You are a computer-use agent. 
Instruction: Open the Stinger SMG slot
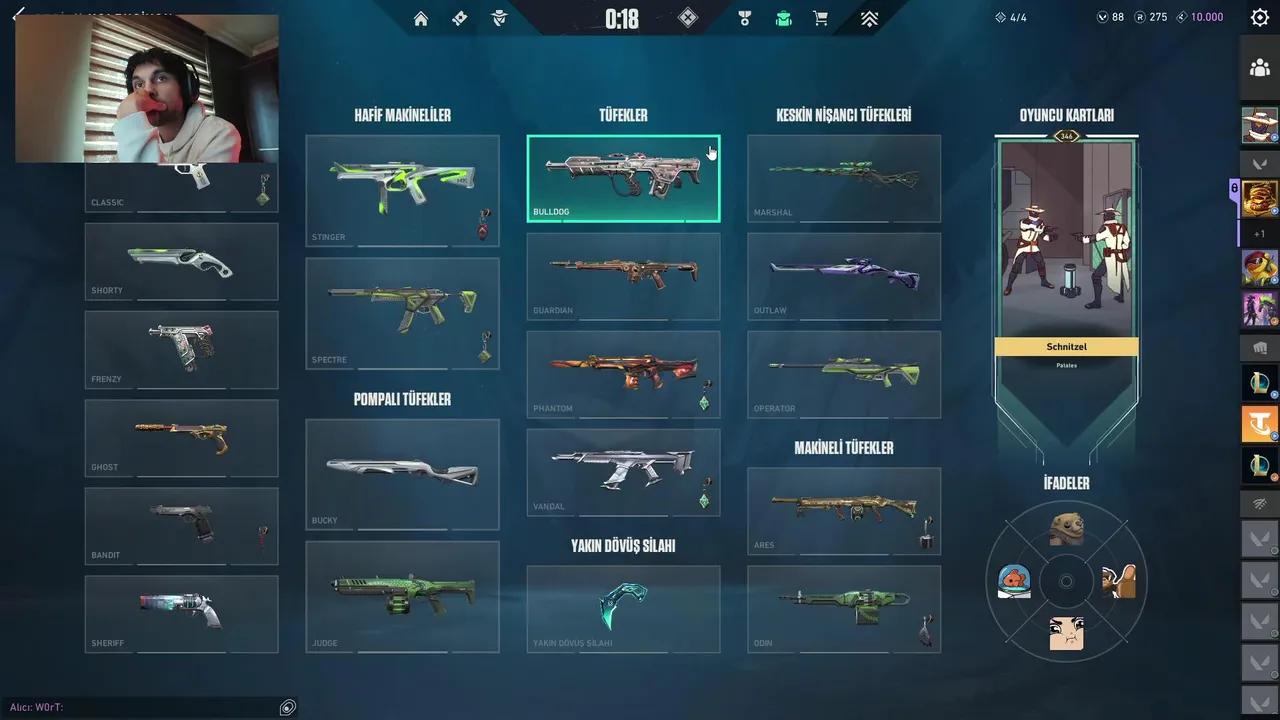pos(402,190)
